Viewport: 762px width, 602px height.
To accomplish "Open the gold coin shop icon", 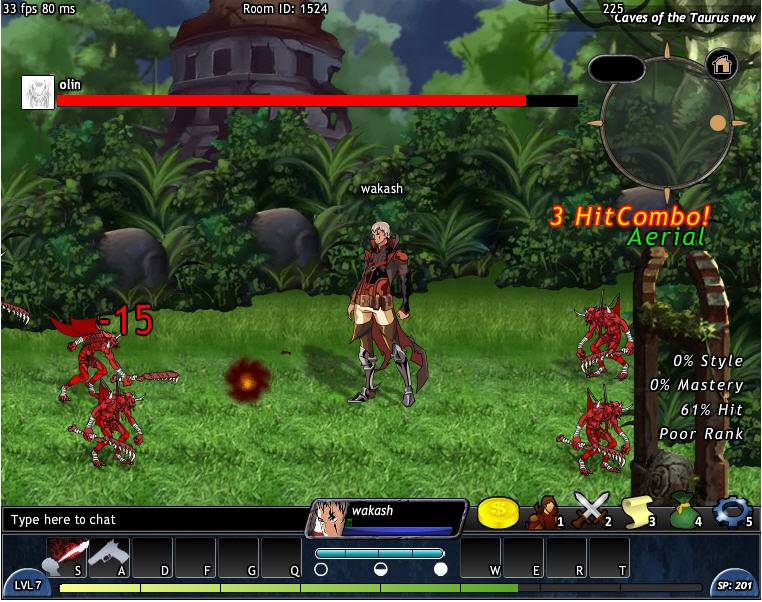I will (x=497, y=513).
